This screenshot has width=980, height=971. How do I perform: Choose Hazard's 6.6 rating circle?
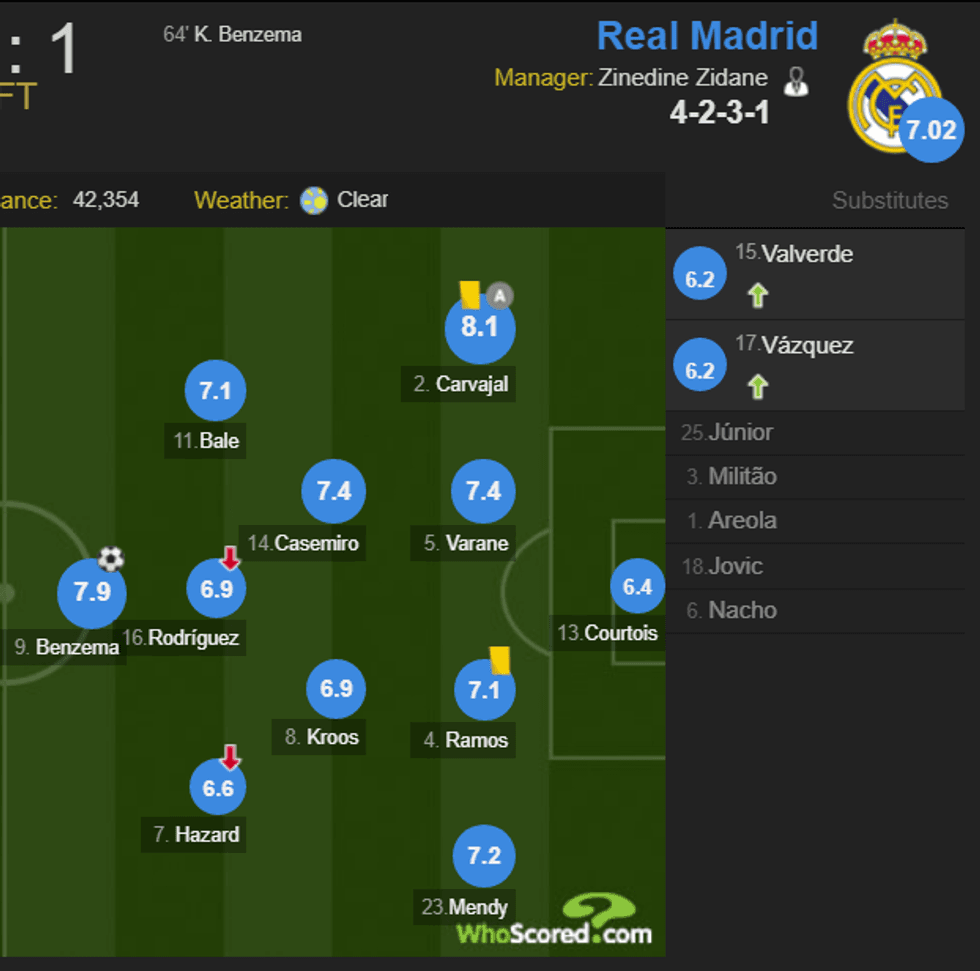[218, 788]
